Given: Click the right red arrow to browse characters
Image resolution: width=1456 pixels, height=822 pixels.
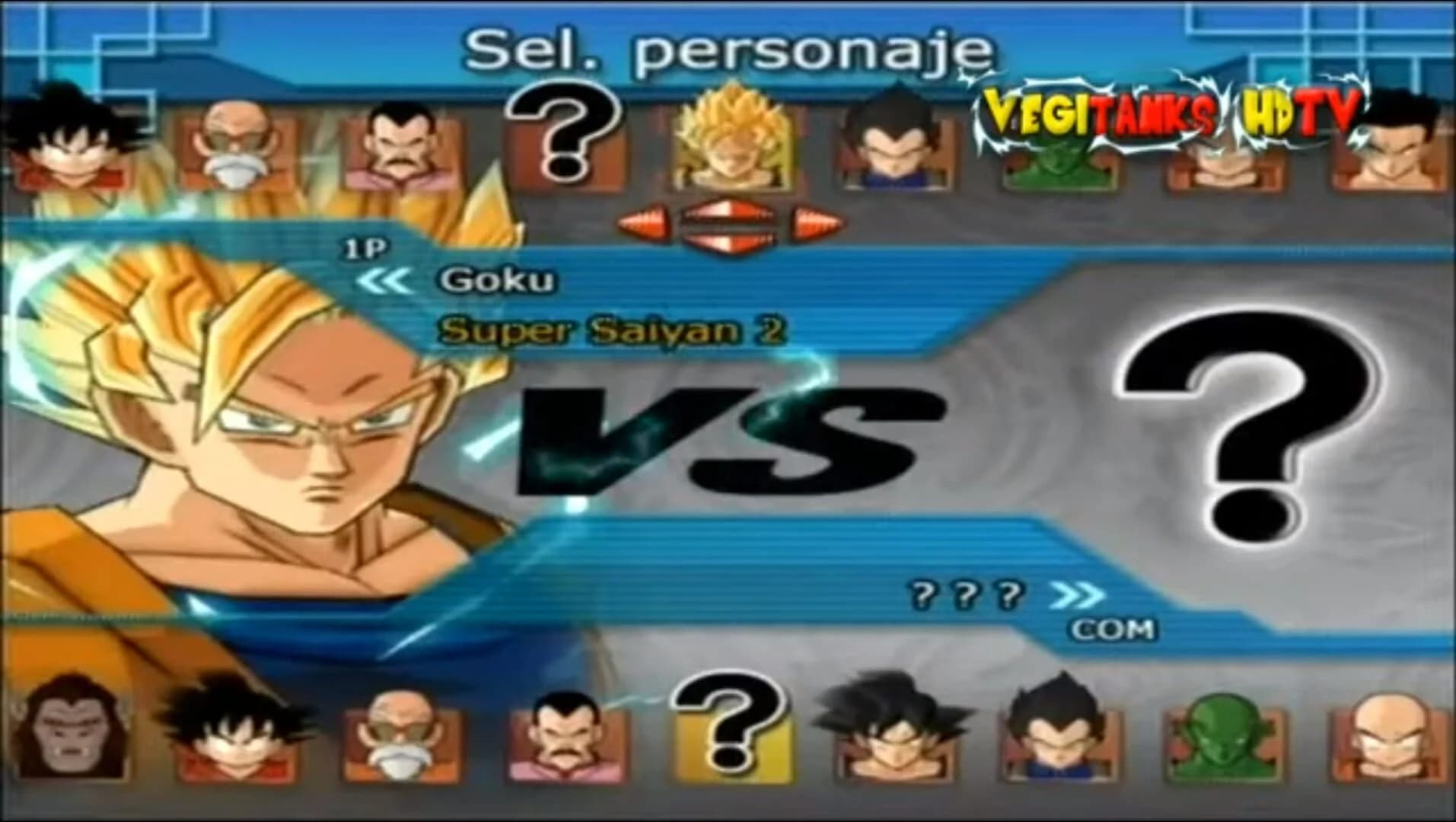Looking at the screenshot, I should pyautogui.click(x=818, y=221).
